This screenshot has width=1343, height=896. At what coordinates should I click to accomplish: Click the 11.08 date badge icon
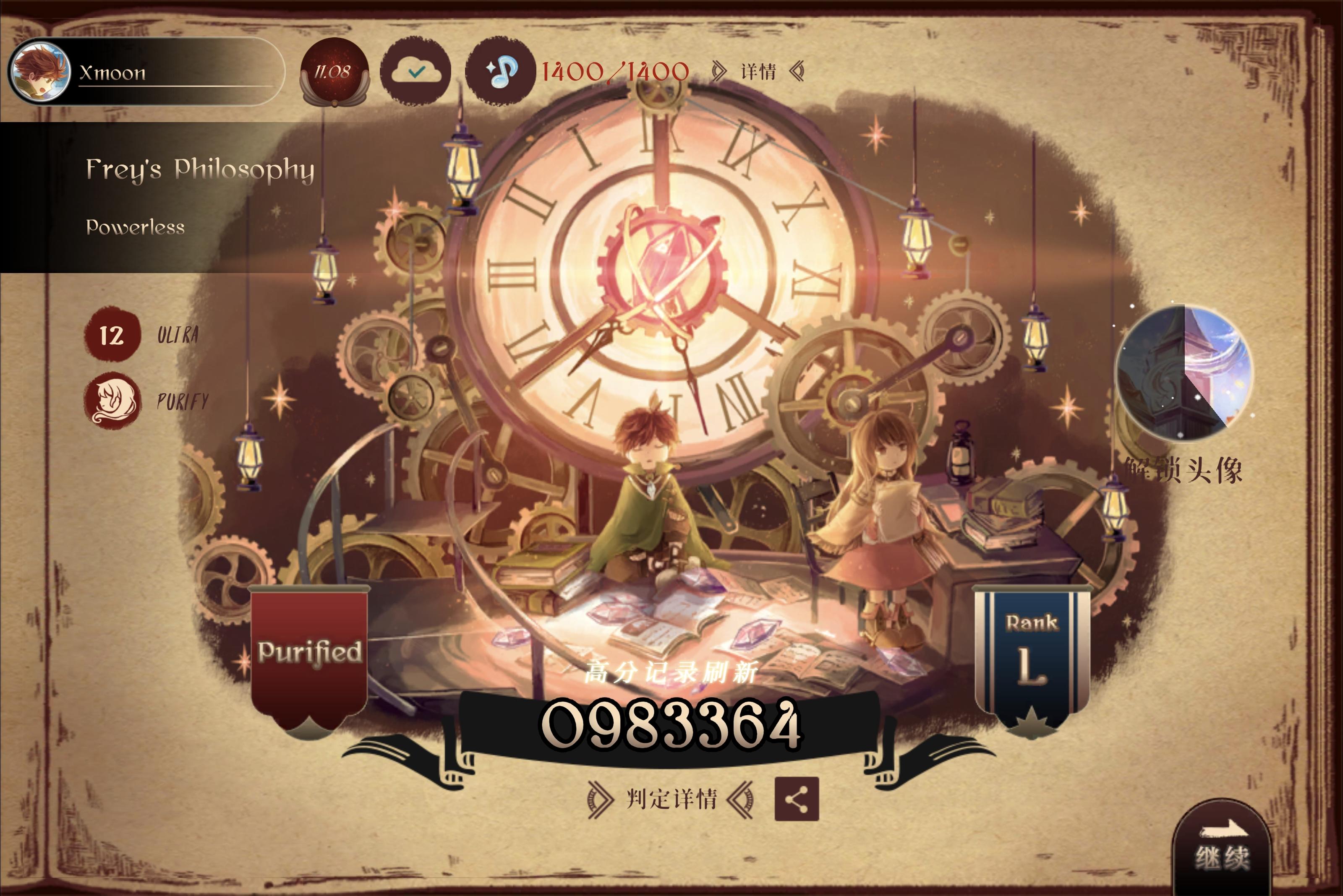(332, 71)
